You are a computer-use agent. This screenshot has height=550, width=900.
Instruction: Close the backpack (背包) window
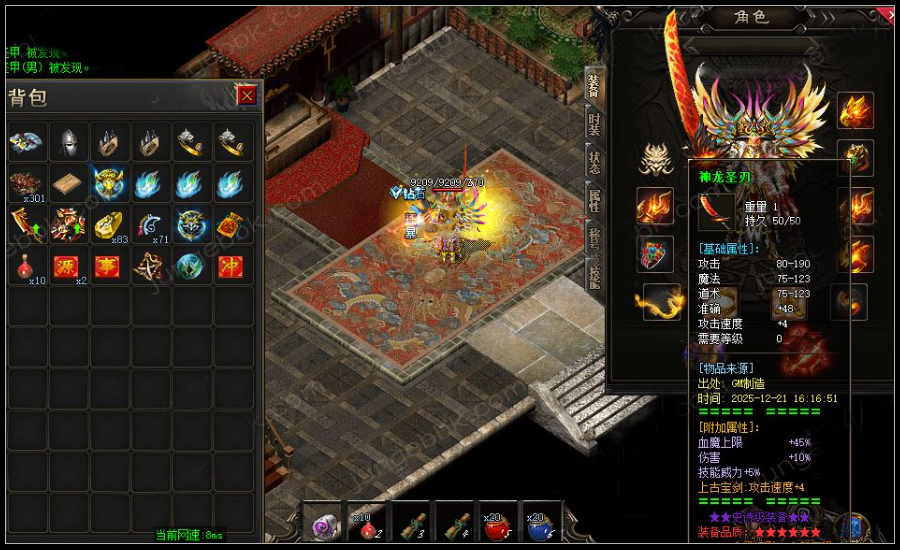(246, 95)
